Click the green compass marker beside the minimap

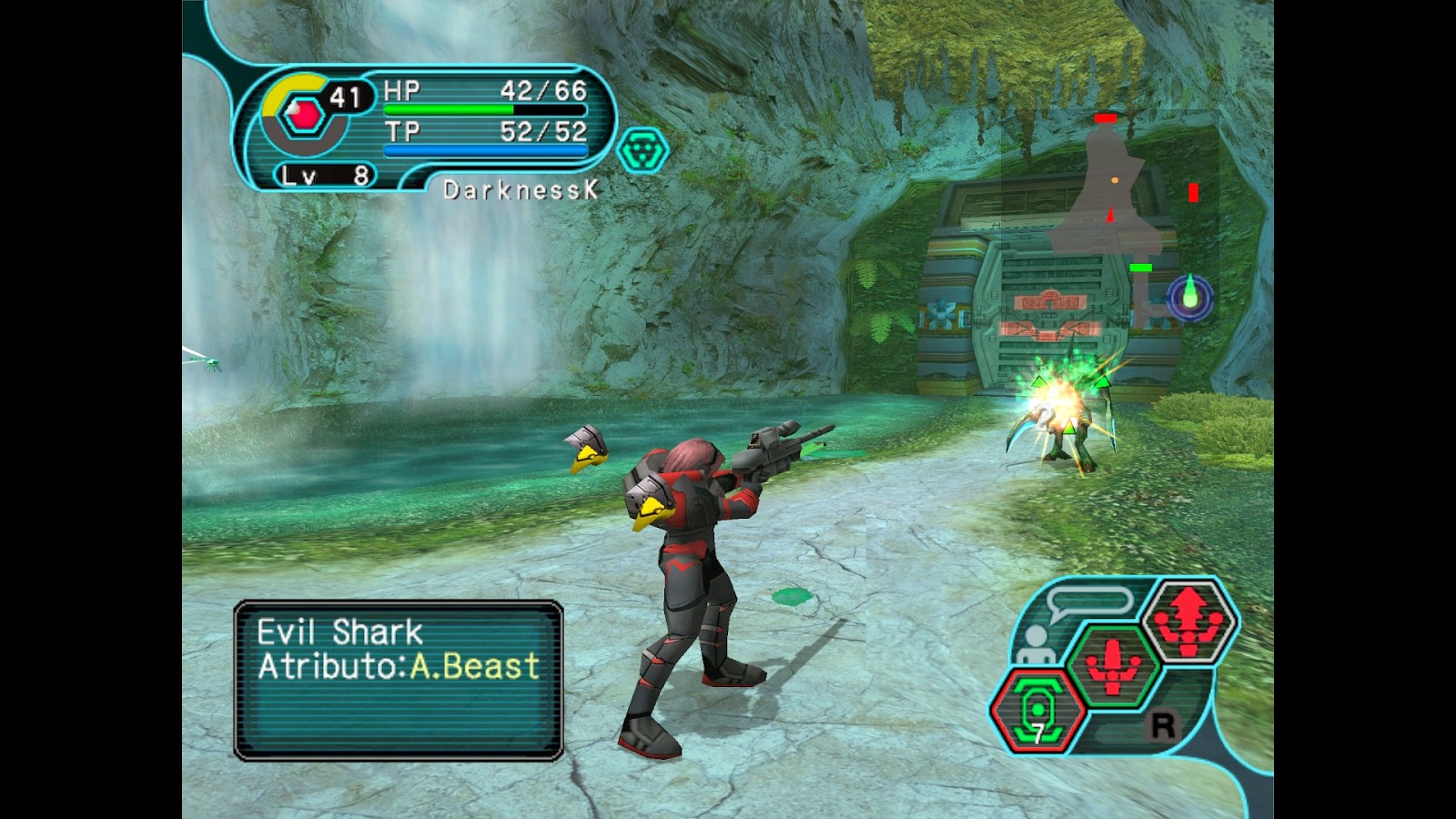[x=1189, y=297]
